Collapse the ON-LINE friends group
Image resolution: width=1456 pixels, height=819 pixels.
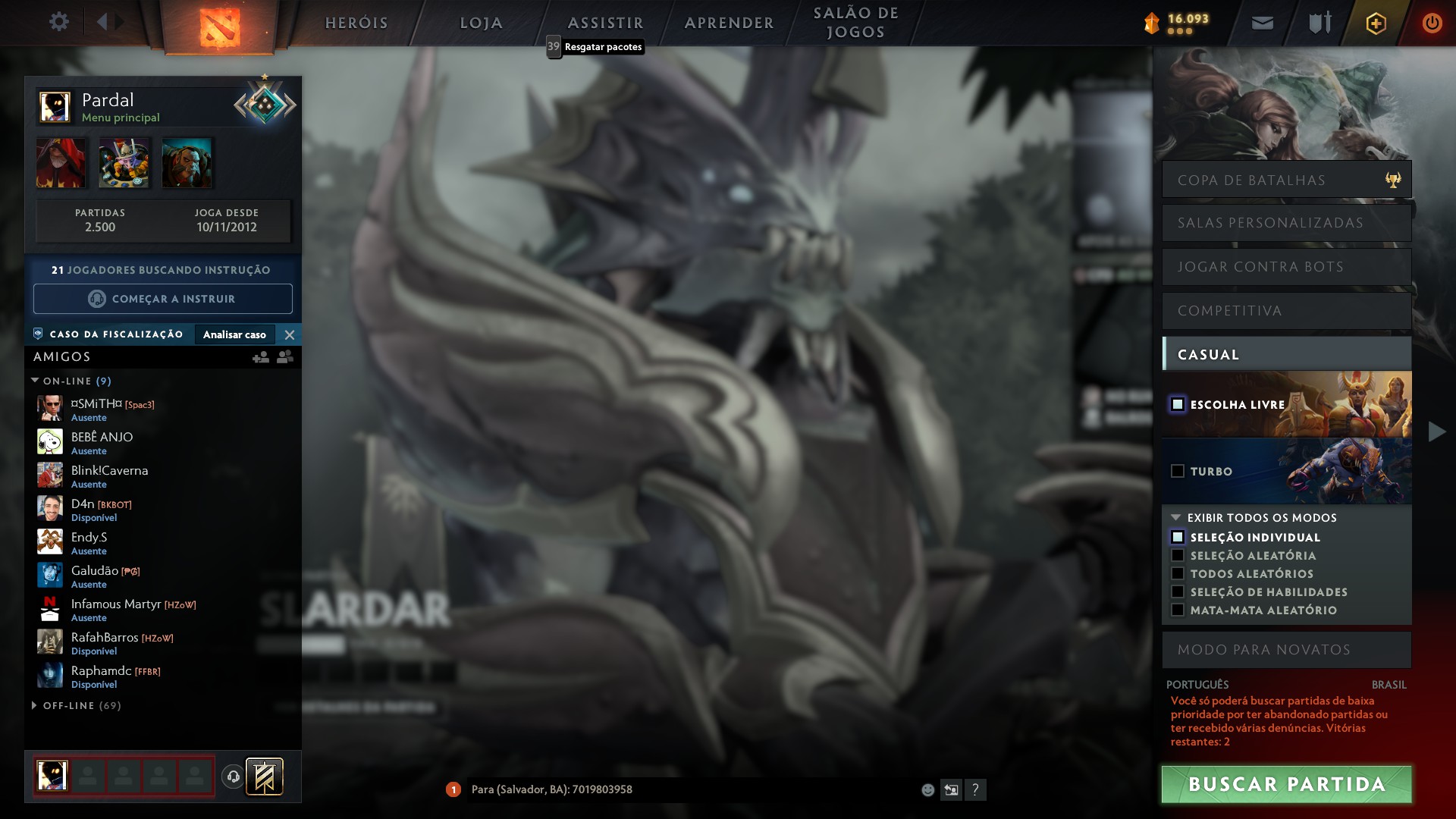tap(33, 381)
